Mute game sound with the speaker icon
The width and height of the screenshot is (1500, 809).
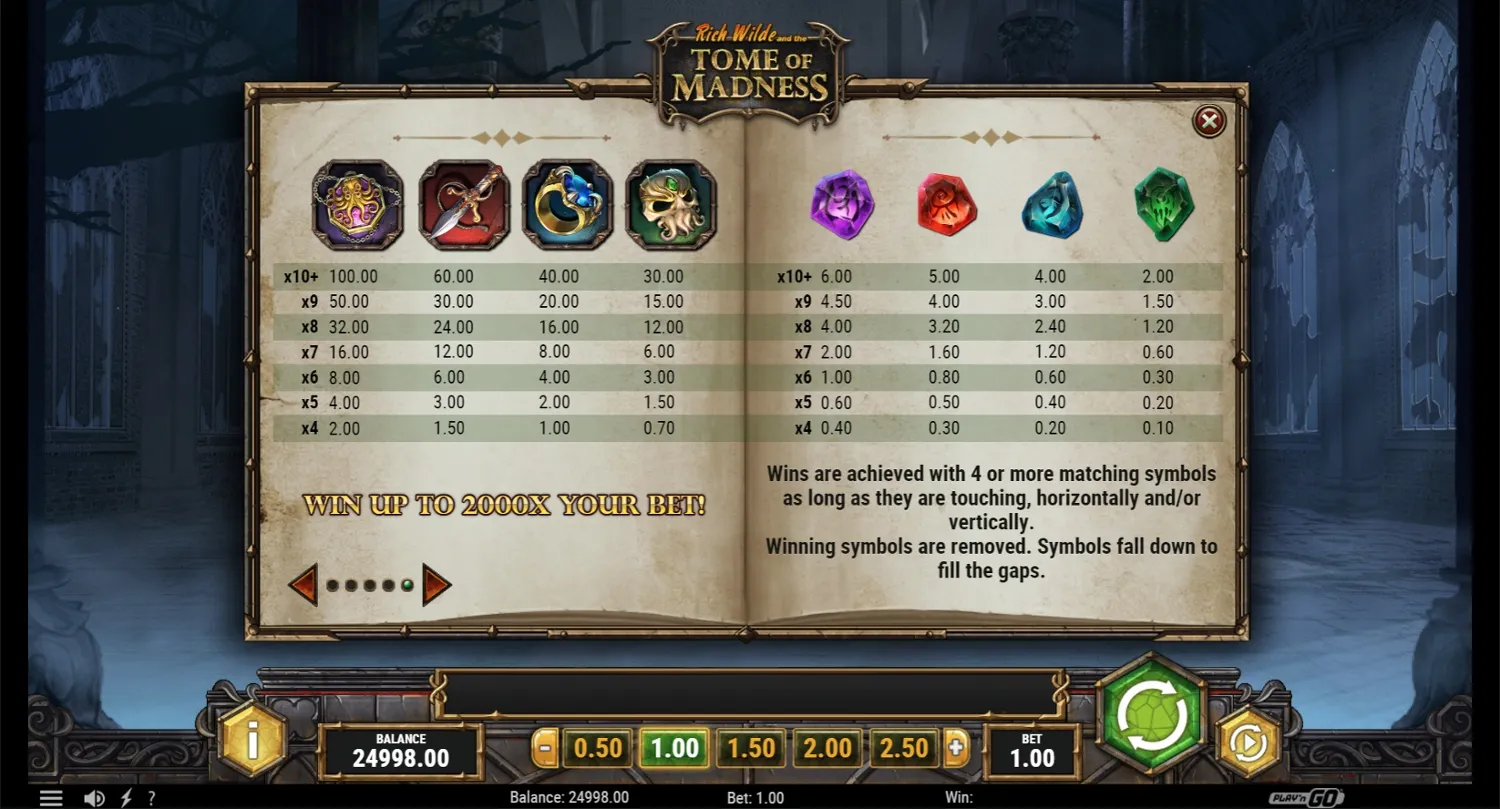[x=95, y=797]
